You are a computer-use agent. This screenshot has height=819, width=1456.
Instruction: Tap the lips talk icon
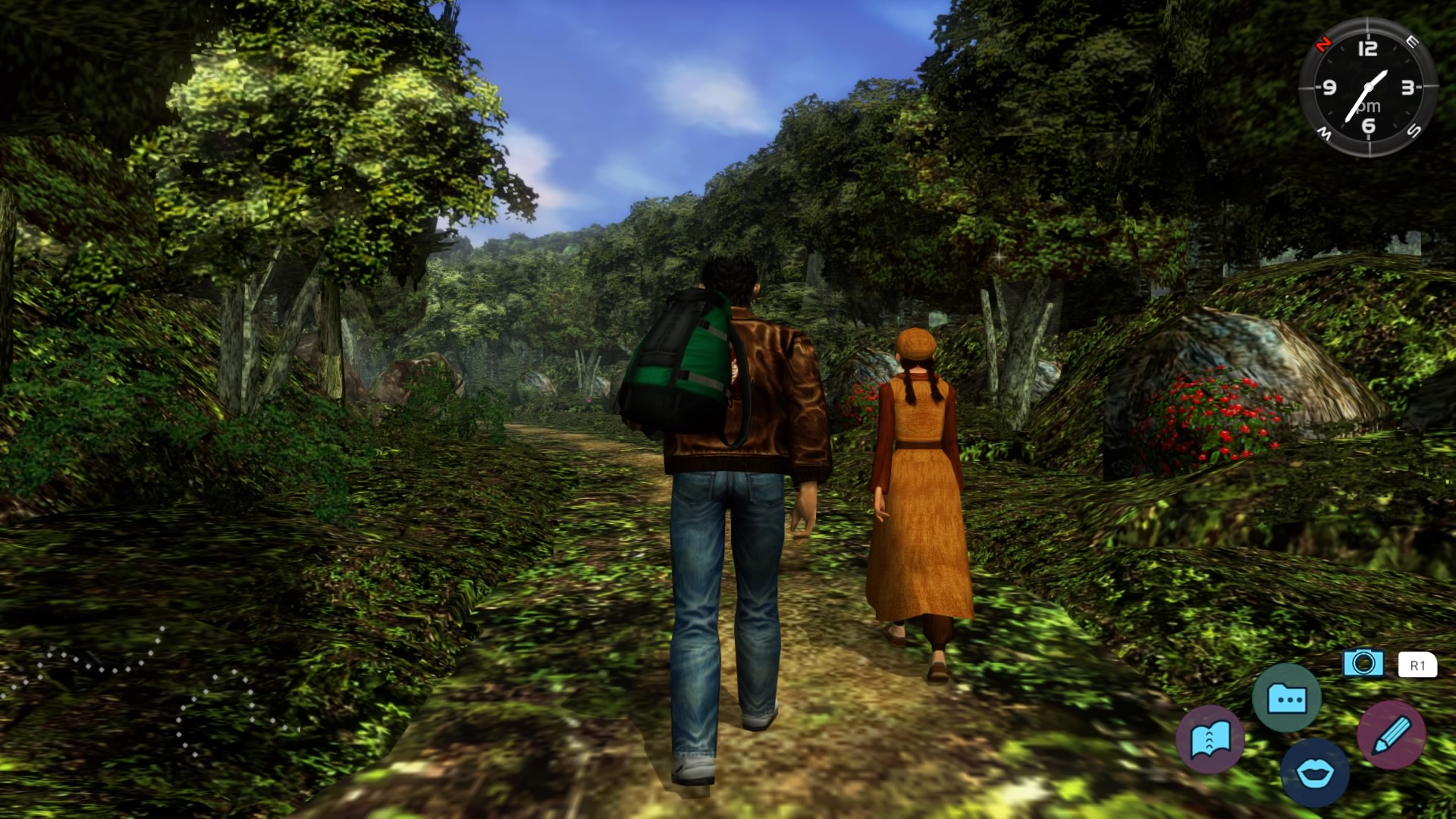click(x=1314, y=773)
